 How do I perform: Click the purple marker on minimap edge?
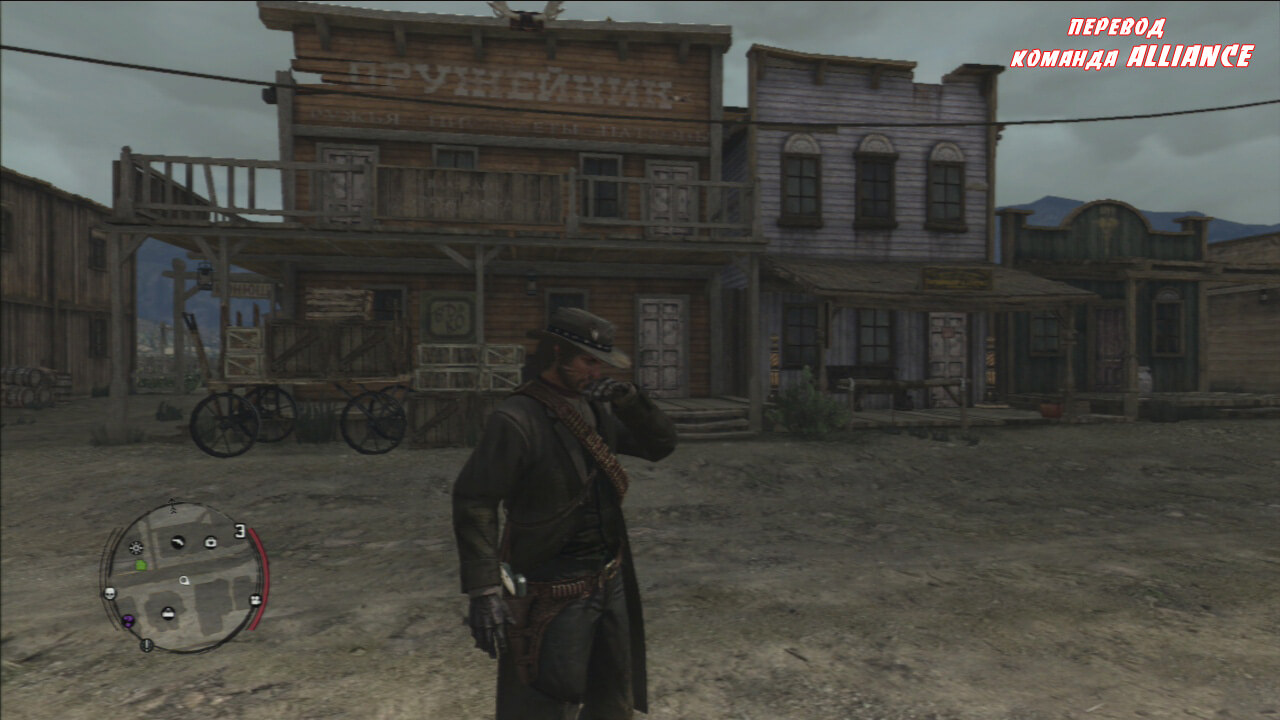128,622
